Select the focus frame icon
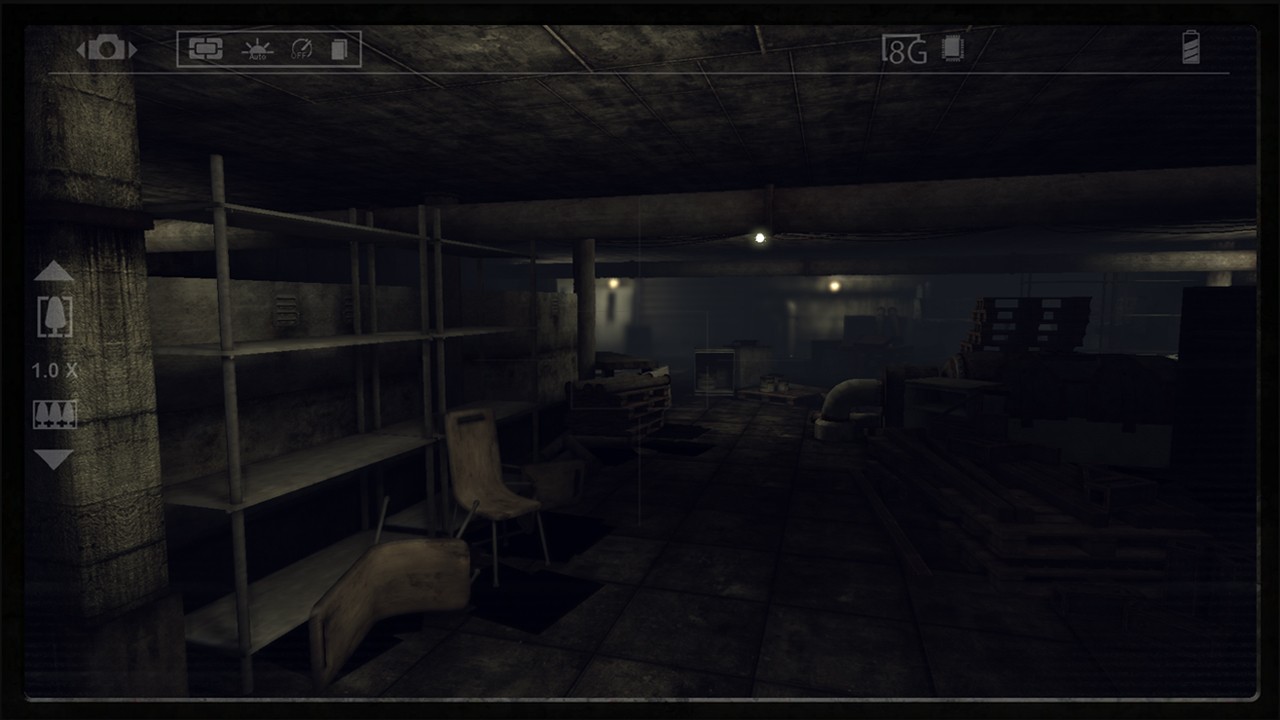Viewport: 1280px width, 720px height. tap(205, 49)
